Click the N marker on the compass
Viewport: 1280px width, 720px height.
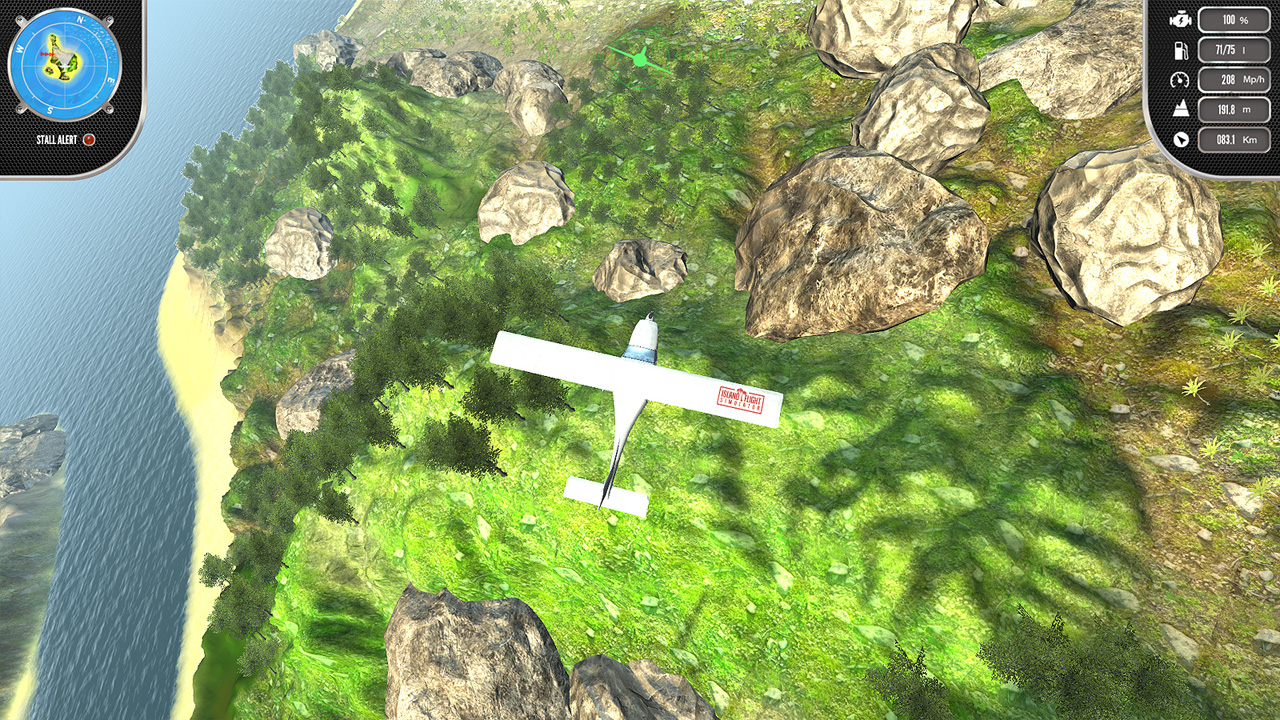pos(79,20)
